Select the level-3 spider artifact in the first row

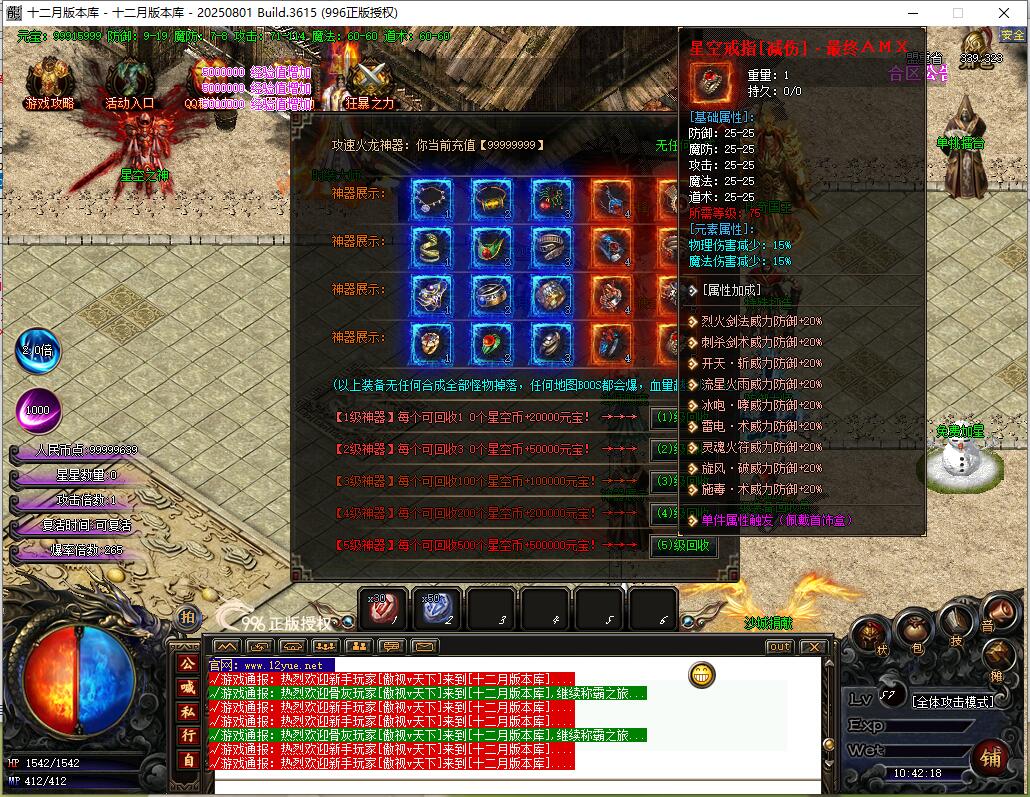click(551, 200)
